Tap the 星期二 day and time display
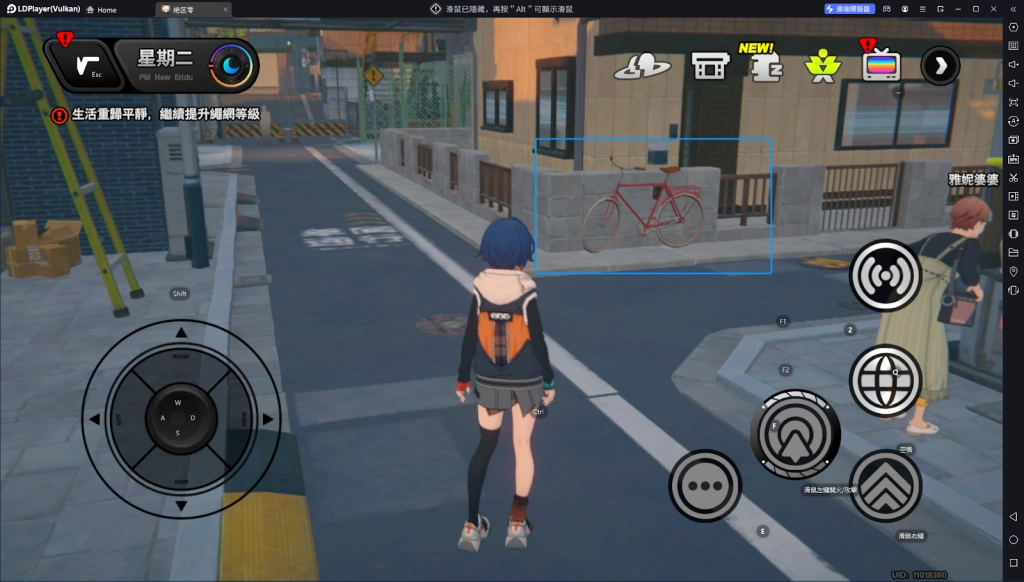This screenshot has height=582, width=1024. (x=172, y=65)
